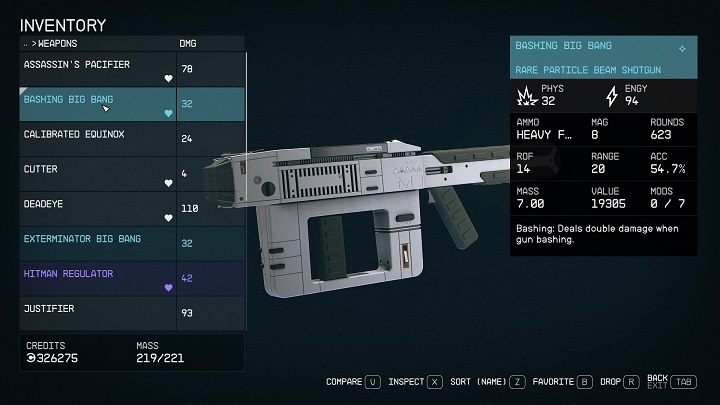The width and height of the screenshot is (720, 405).
Task: Sort the list by the DMG column
Action: (188, 44)
